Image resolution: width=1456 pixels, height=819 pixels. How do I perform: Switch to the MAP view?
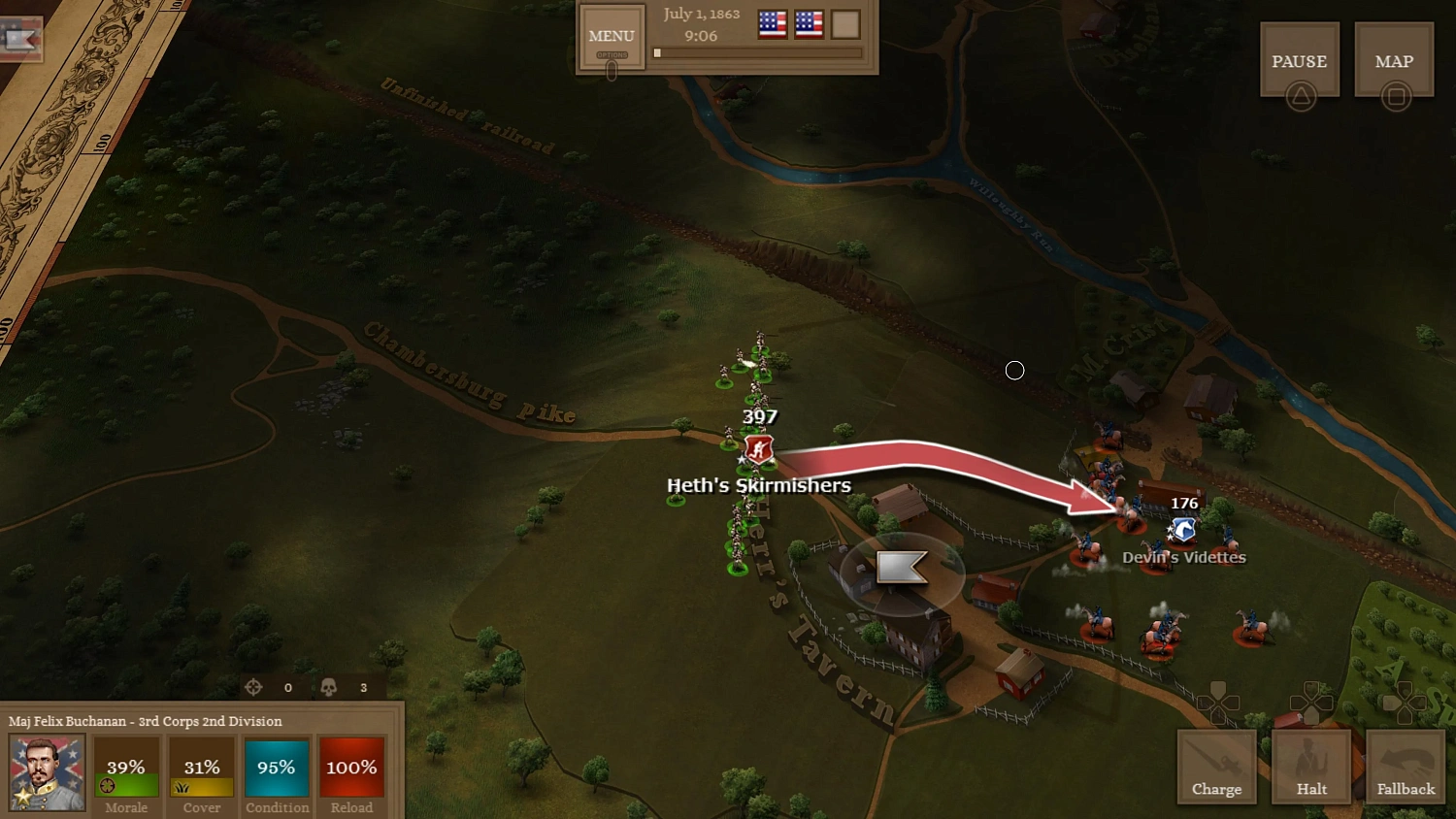click(x=1394, y=60)
